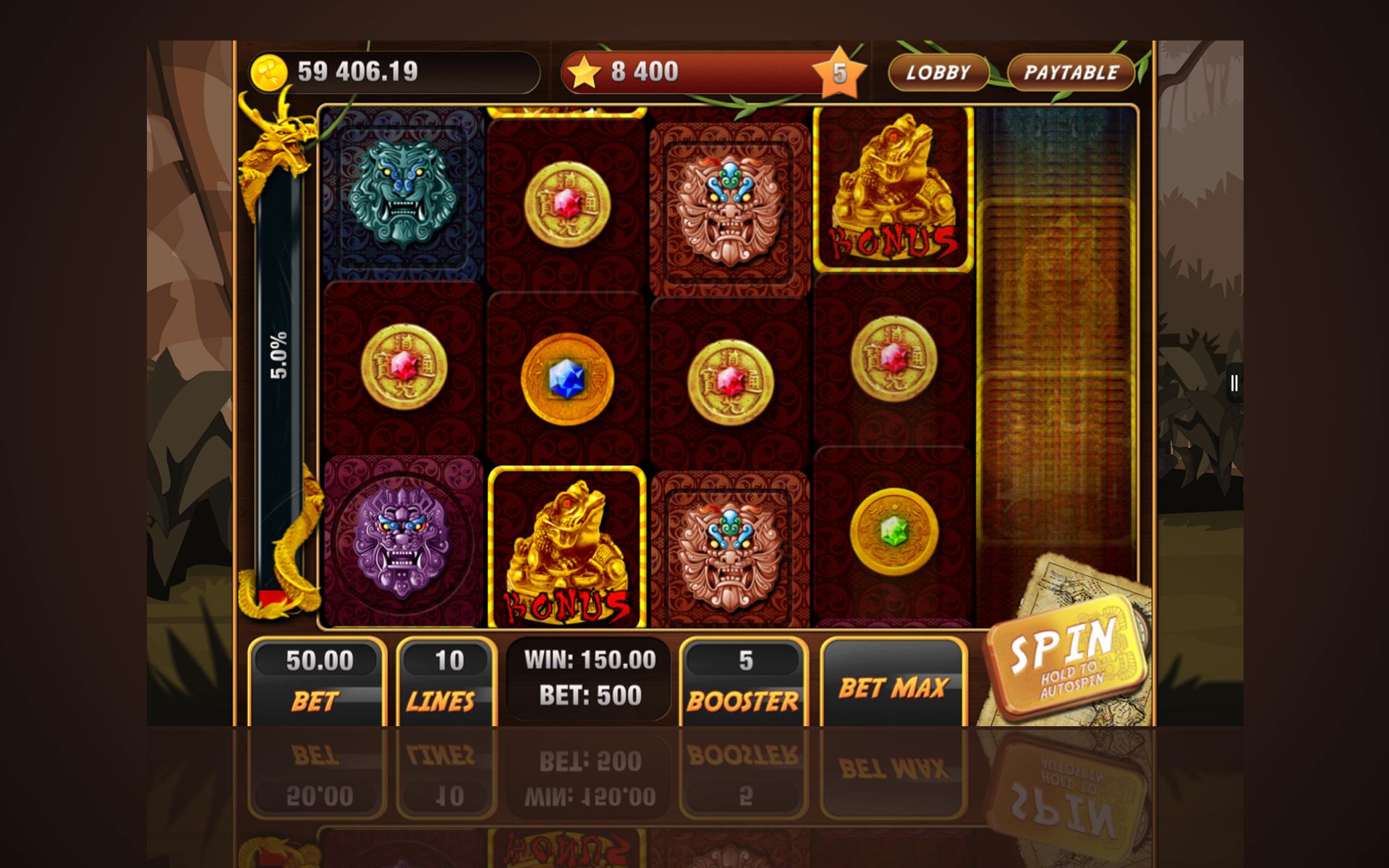Open the LOBBY

pyautogui.click(x=940, y=72)
